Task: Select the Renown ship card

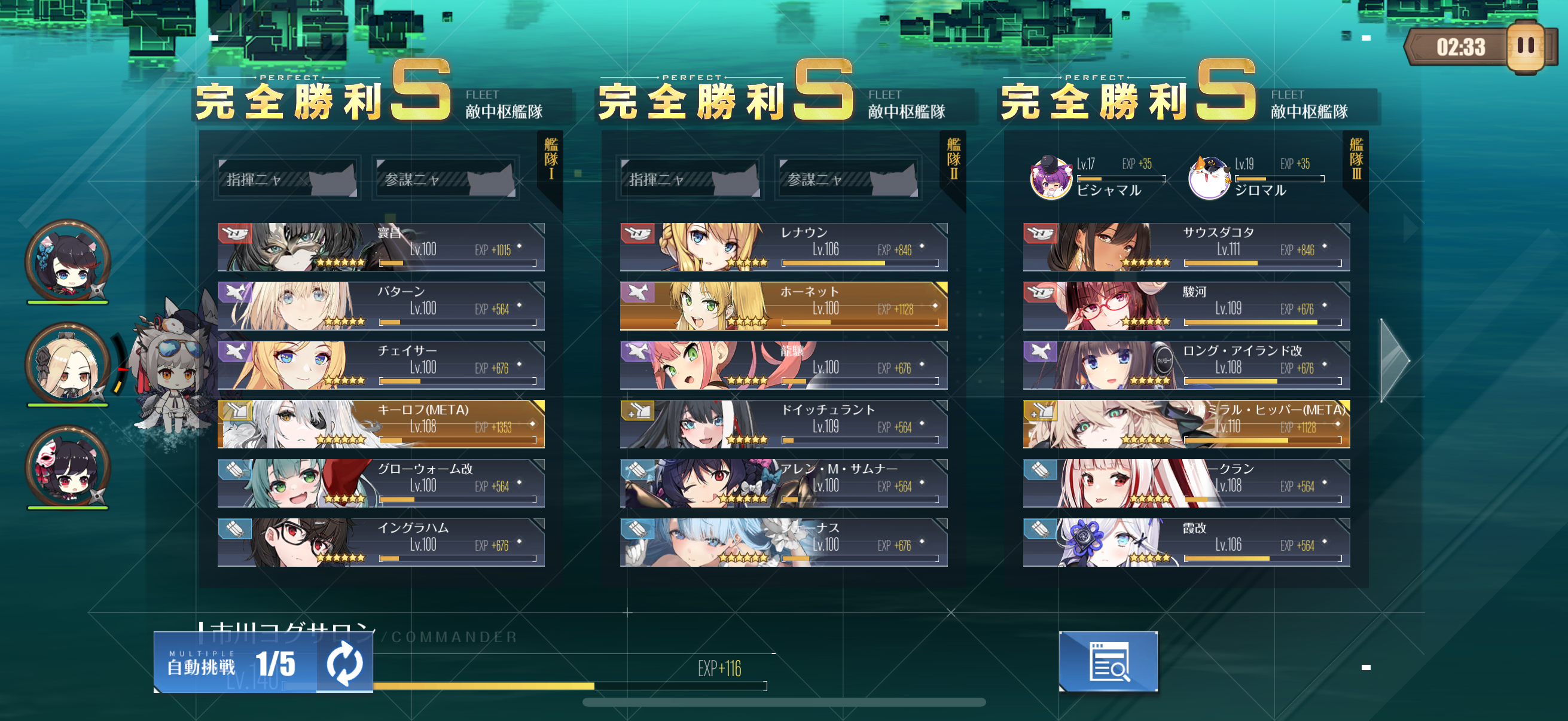Action: point(783,246)
